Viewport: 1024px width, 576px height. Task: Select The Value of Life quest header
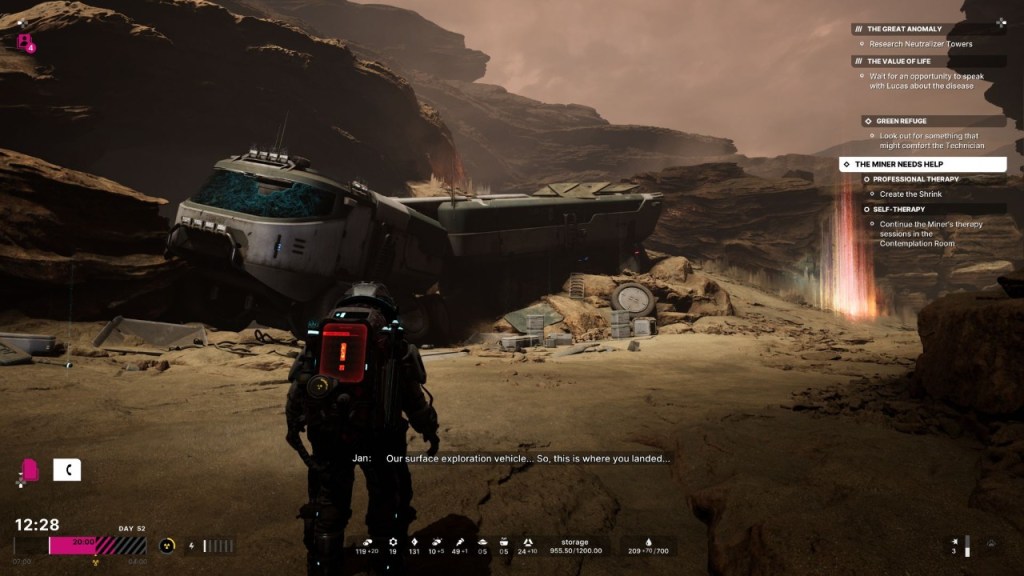902,61
